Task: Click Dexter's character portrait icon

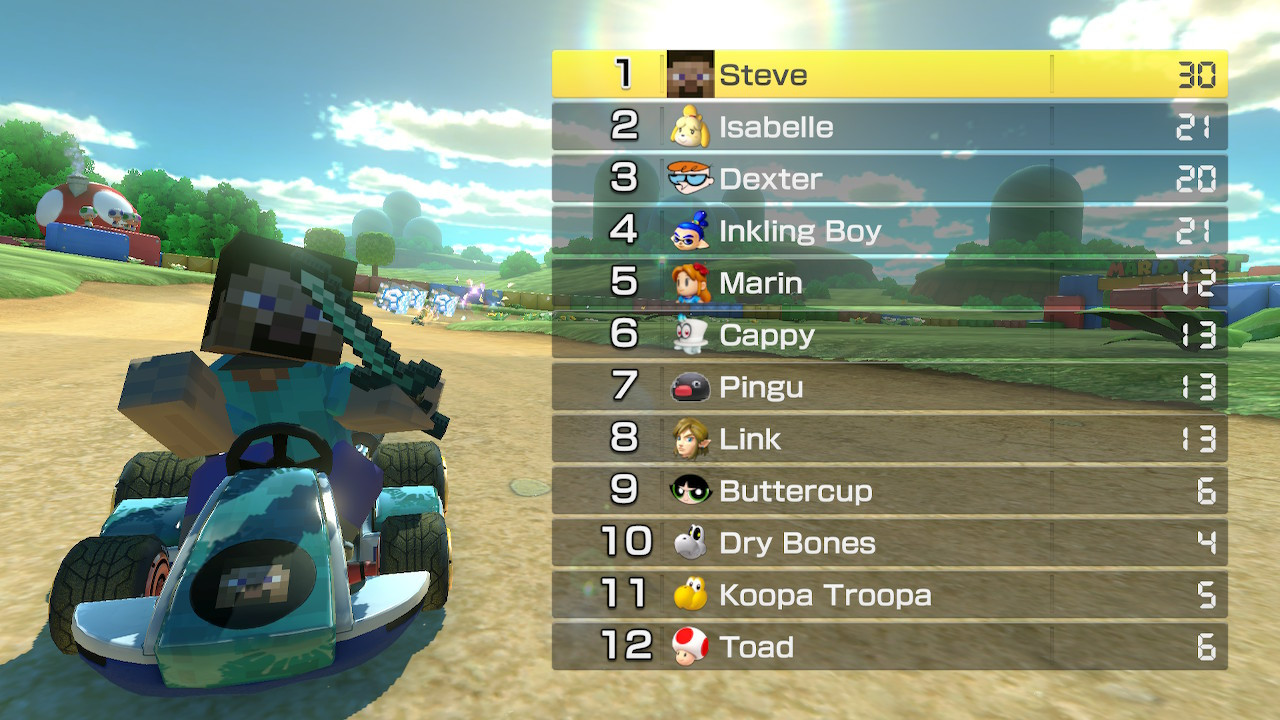Action: click(691, 178)
